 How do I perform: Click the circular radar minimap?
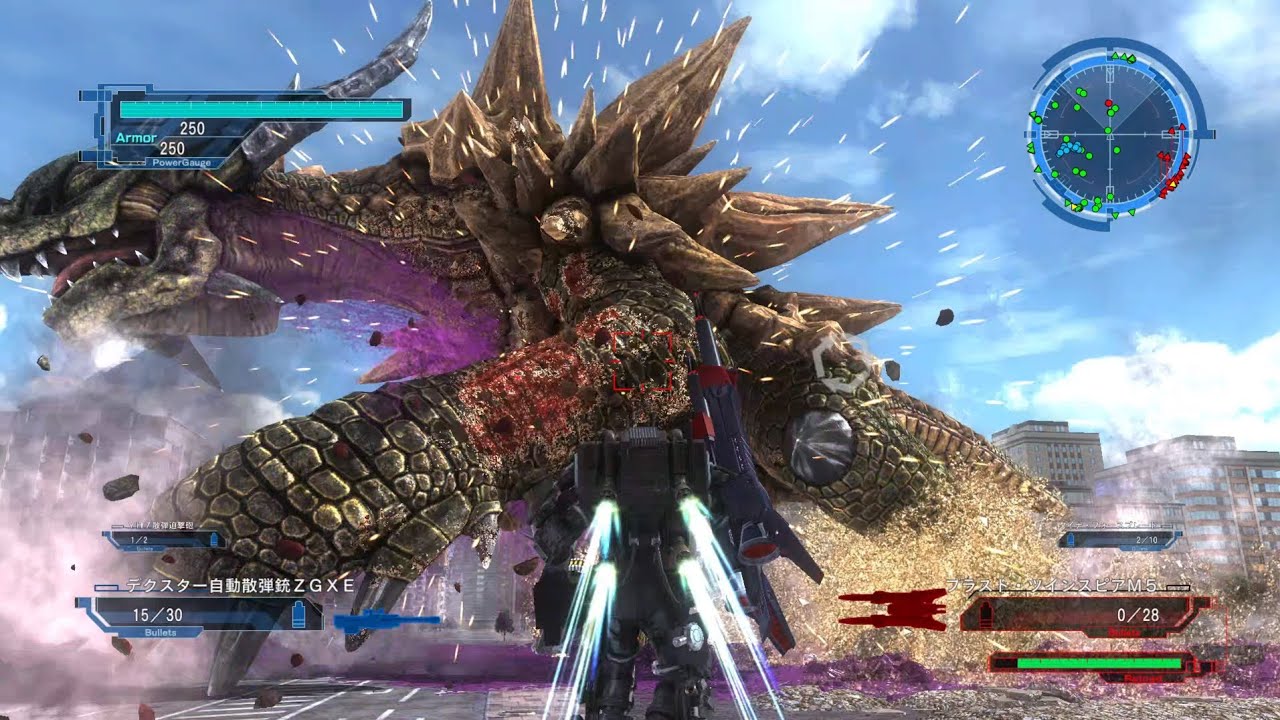(x=1110, y=133)
